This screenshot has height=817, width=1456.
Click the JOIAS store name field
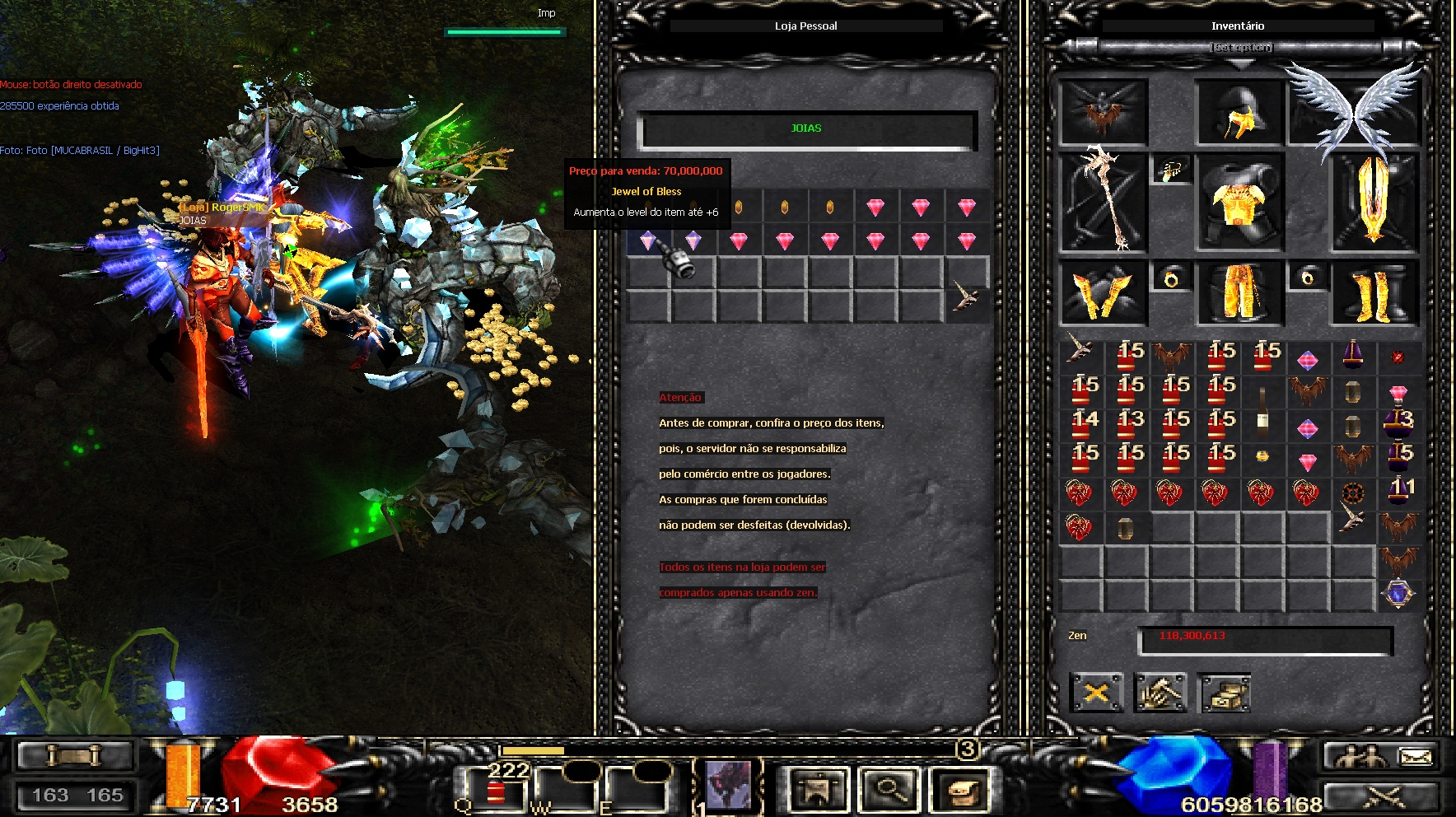point(806,129)
